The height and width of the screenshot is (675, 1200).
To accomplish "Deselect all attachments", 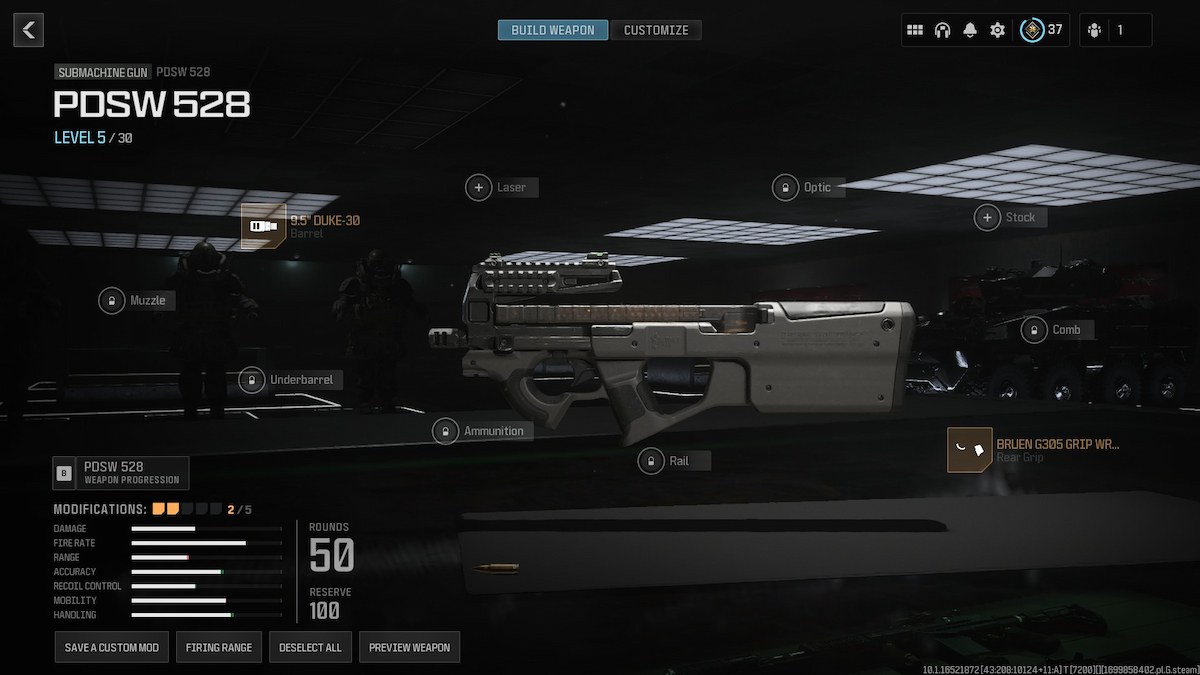I will coord(310,647).
